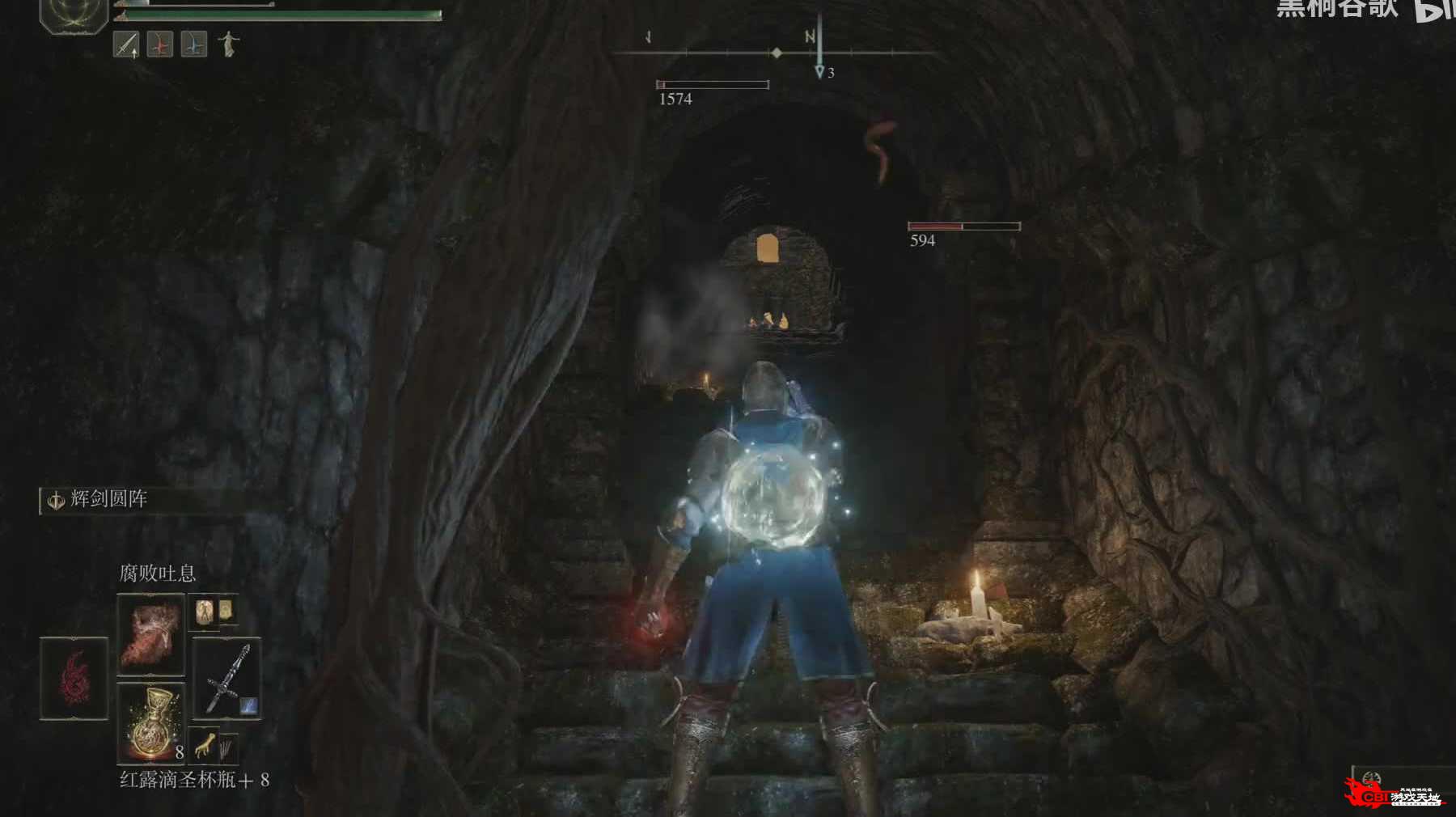Click the red seal left-hand slot
Image resolution: width=1456 pixels, height=817 pixels.
coord(74,678)
